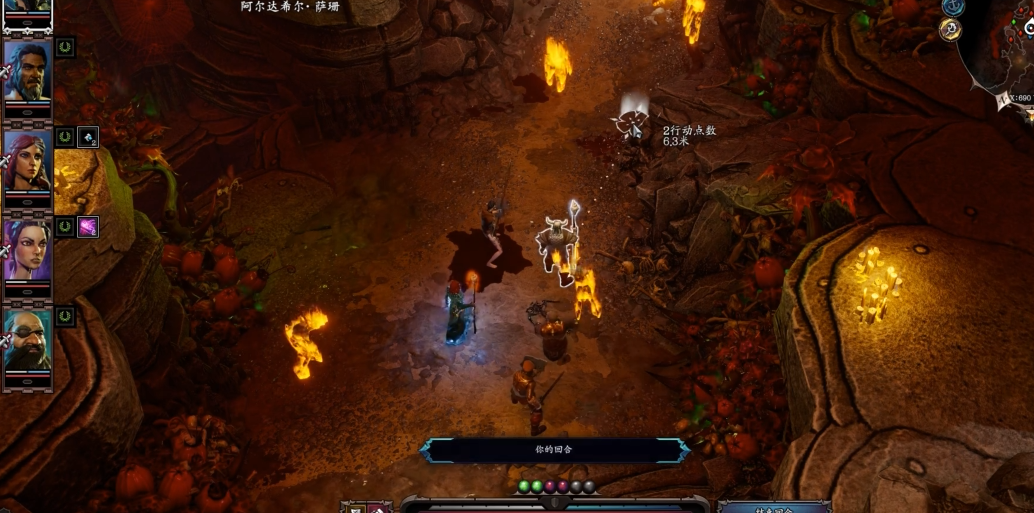
Task: Select the red-haired woman's party portrait
Action: (27, 161)
